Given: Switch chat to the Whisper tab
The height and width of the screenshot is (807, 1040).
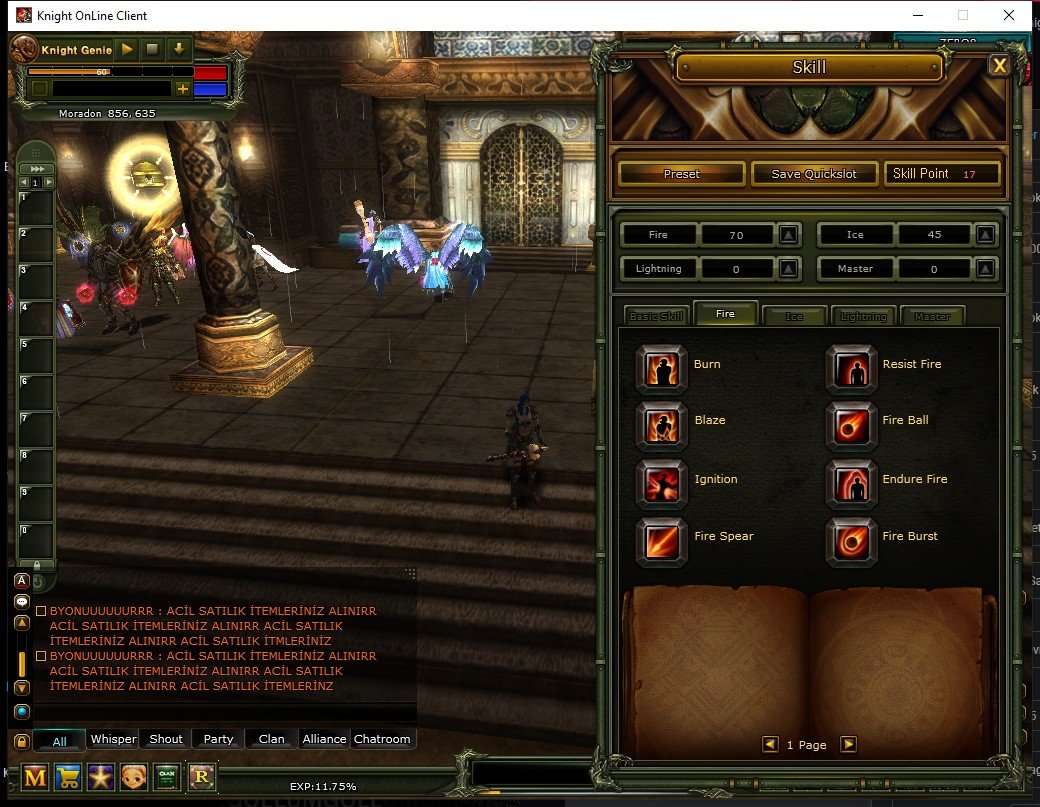Looking at the screenshot, I should point(113,739).
